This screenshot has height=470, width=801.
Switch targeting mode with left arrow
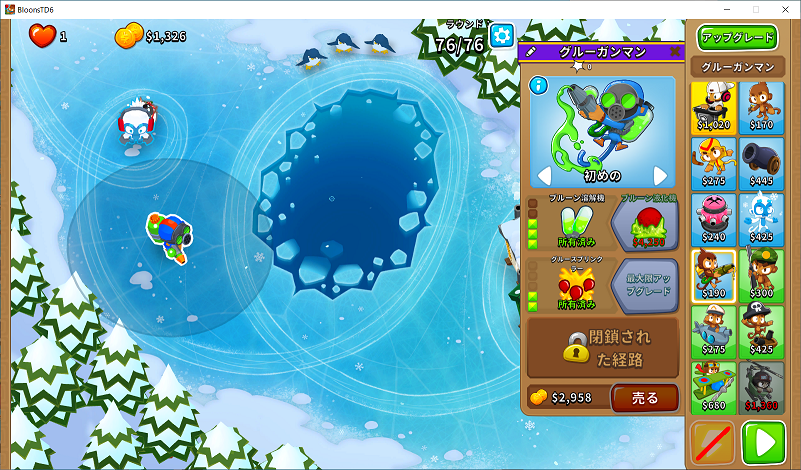tap(544, 177)
